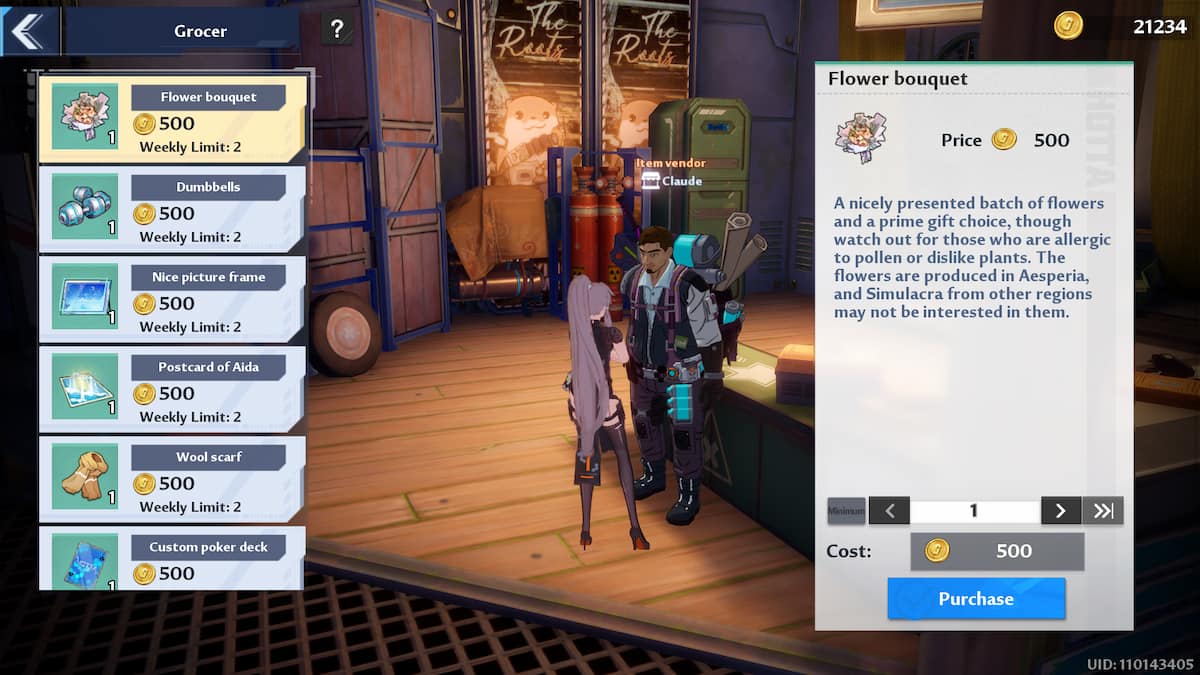
Task: Set quantity to Minimum
Action: click(x=846, y=511)
